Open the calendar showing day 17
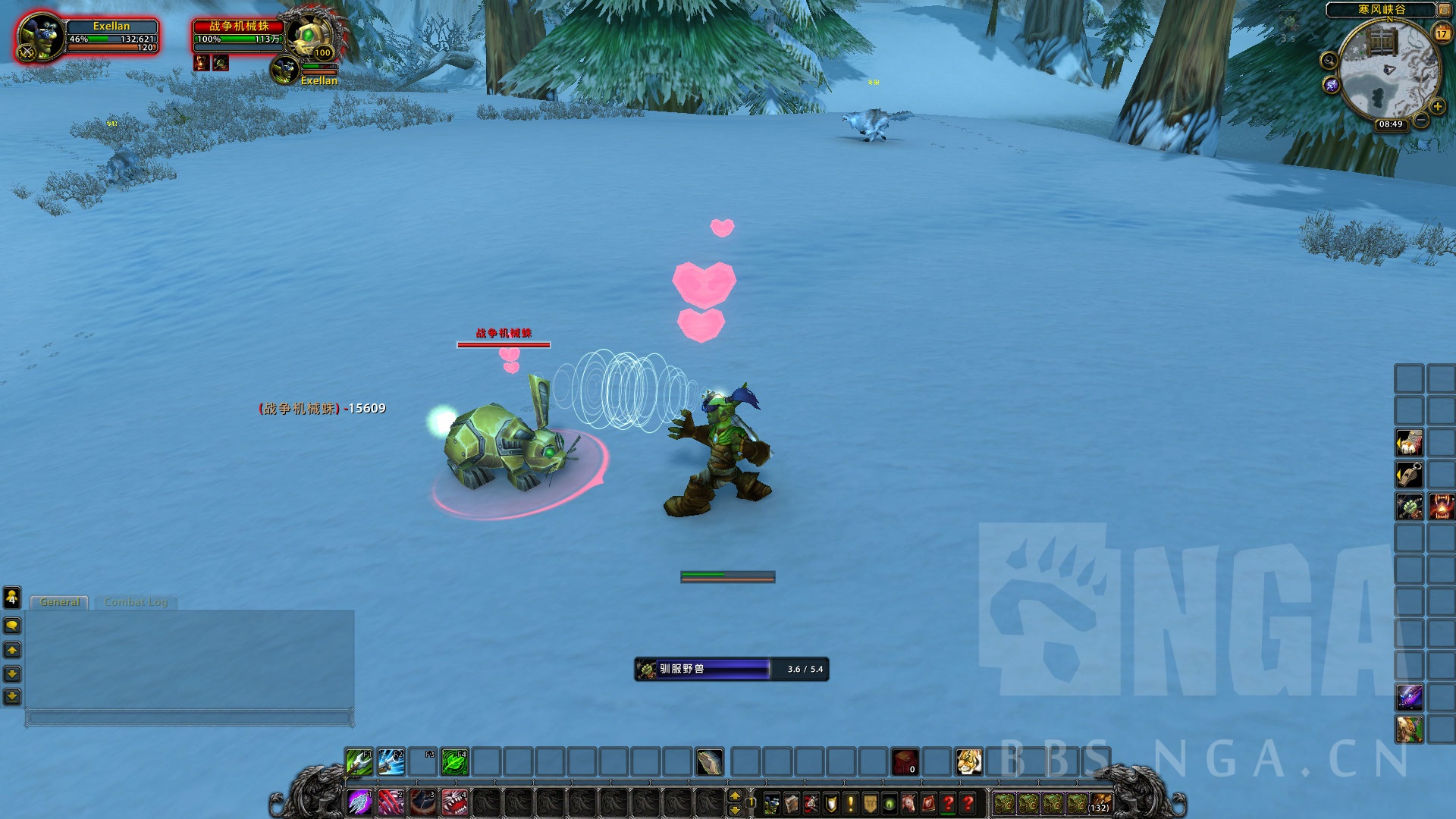The width and height of the screenshot is (1456, 819). [1442, 33]
